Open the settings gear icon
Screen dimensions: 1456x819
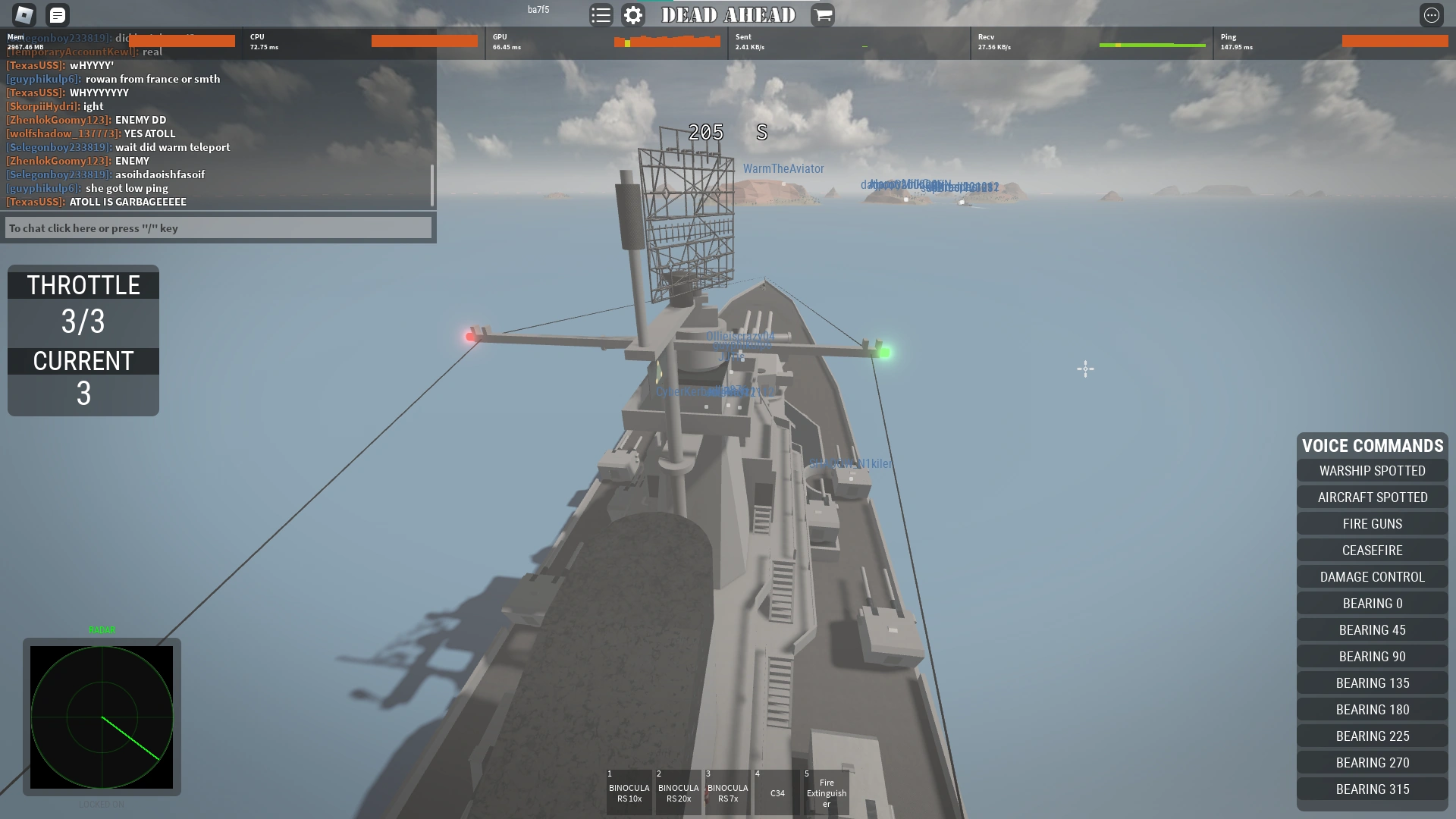633,15
